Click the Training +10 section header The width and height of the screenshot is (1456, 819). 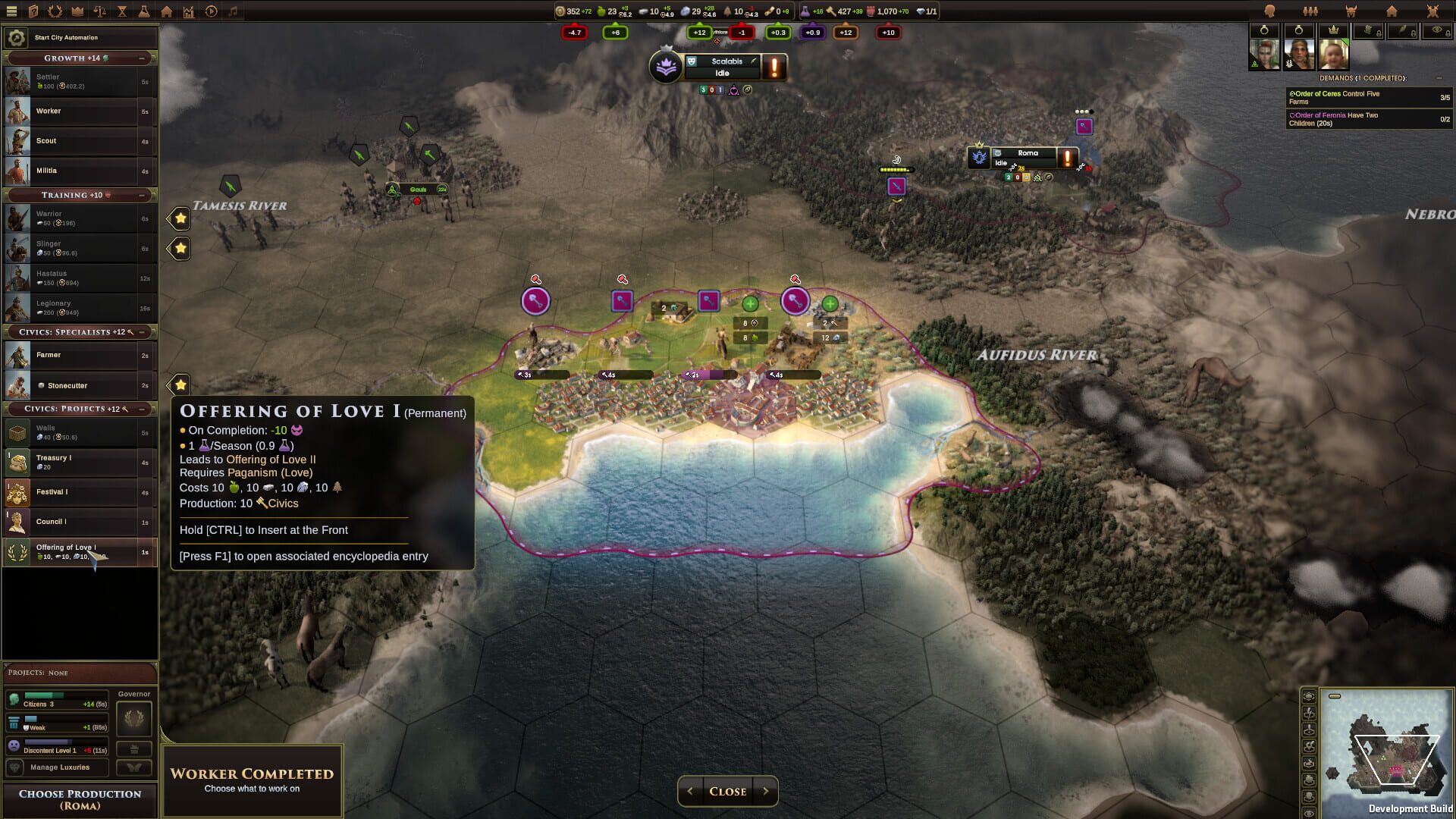[x=80, y=195]
